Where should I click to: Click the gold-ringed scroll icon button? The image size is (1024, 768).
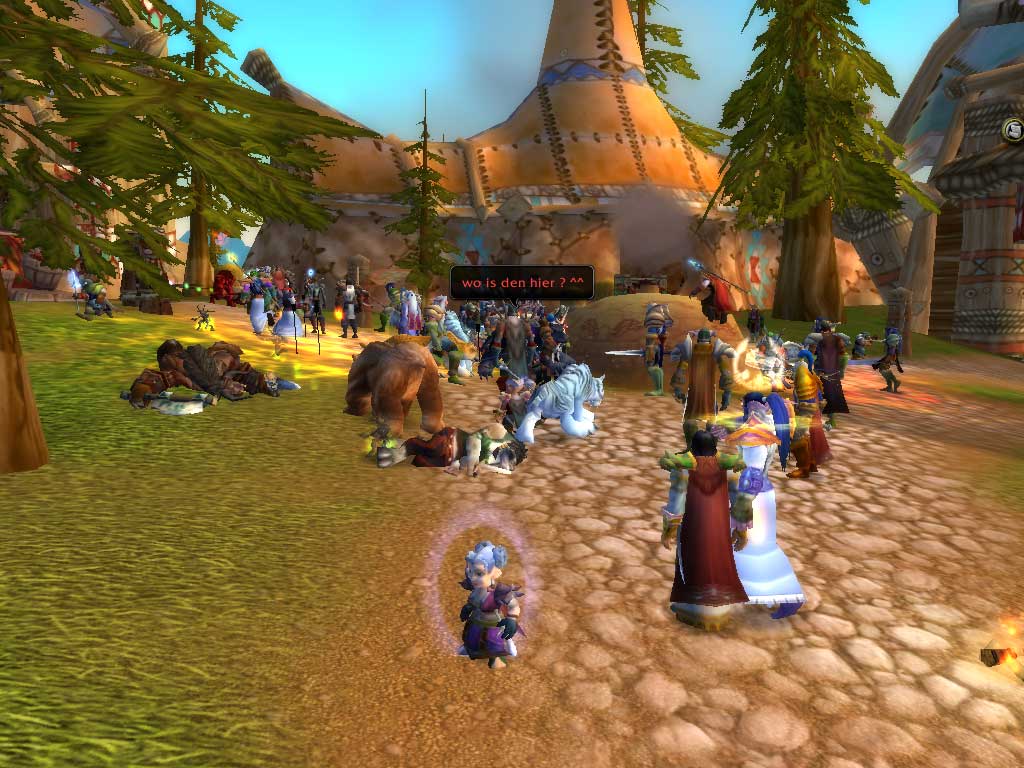[x=1012, y=130]
